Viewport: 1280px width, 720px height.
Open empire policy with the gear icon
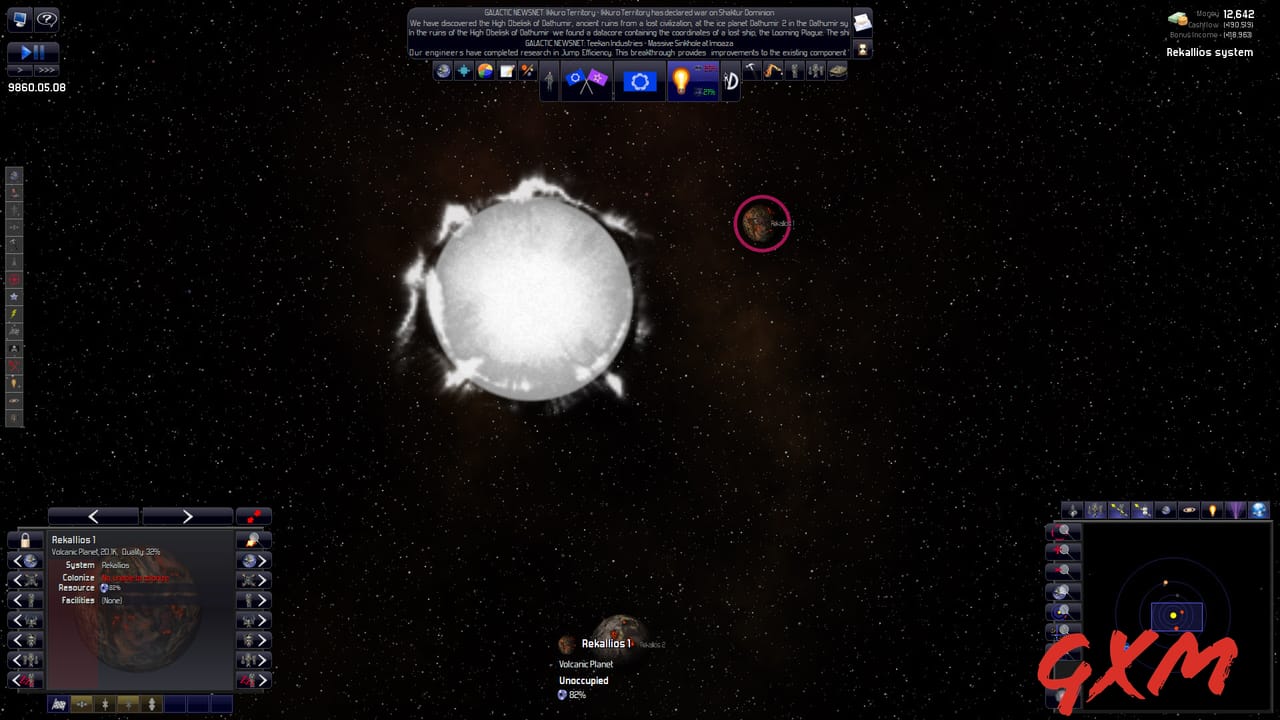[639, 81]
